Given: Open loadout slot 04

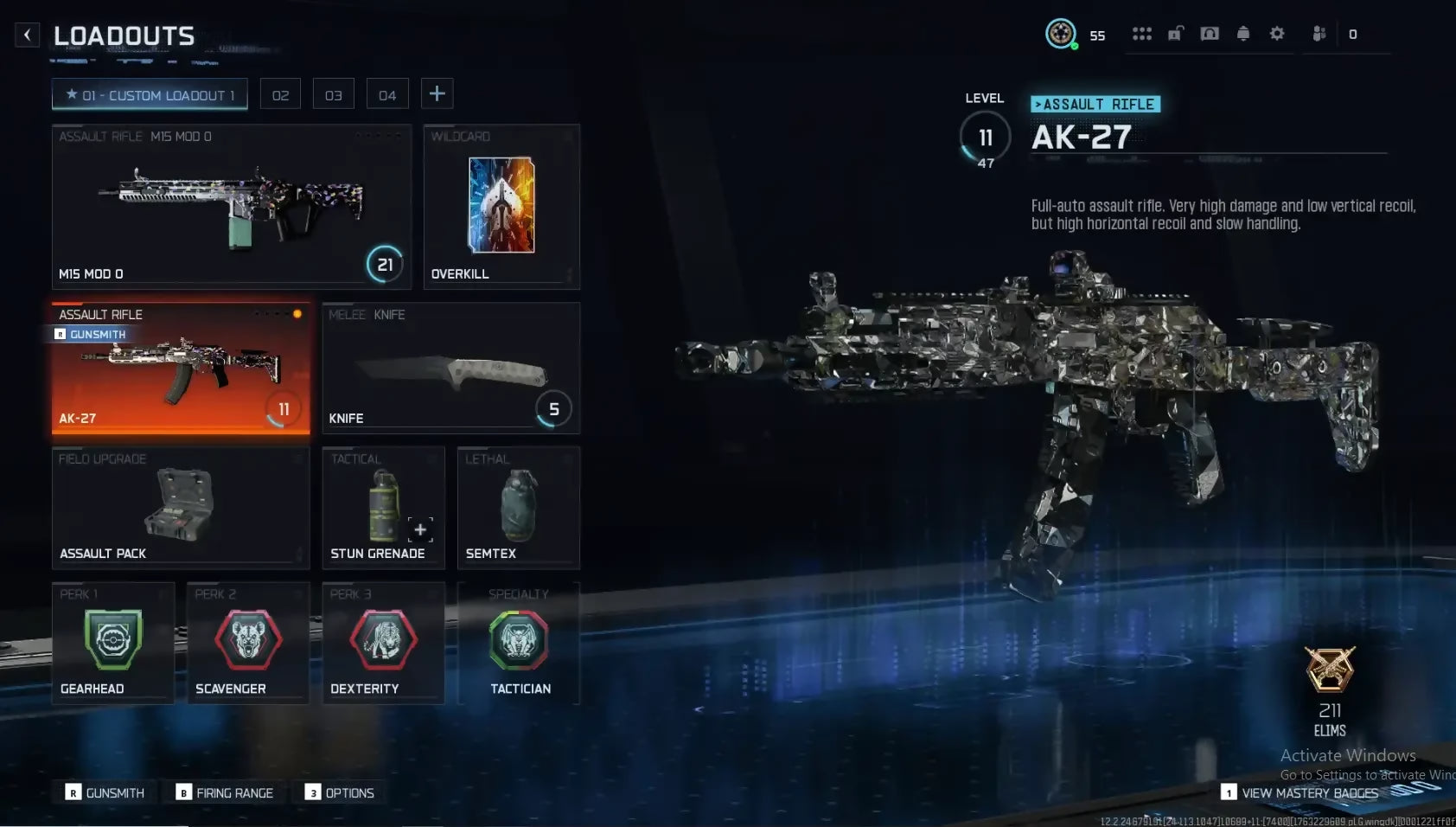Looking at the screenshot, I should tap(386, 94).
